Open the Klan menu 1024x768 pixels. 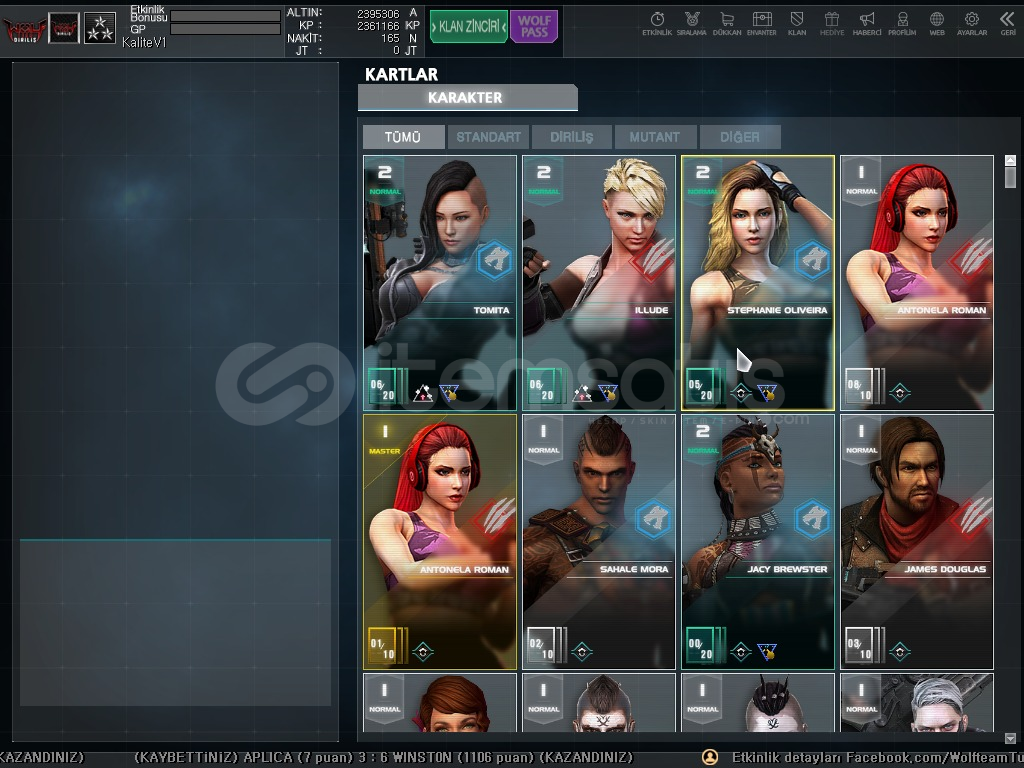(x=797, y=23)
